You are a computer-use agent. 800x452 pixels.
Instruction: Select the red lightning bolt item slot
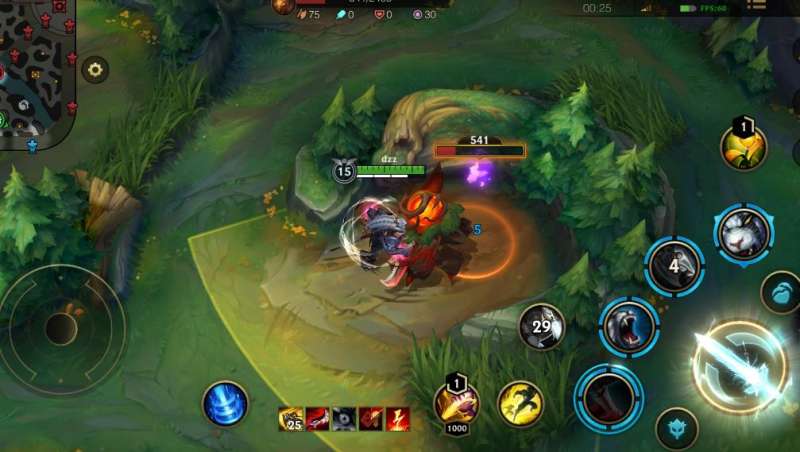click(398, 419)
